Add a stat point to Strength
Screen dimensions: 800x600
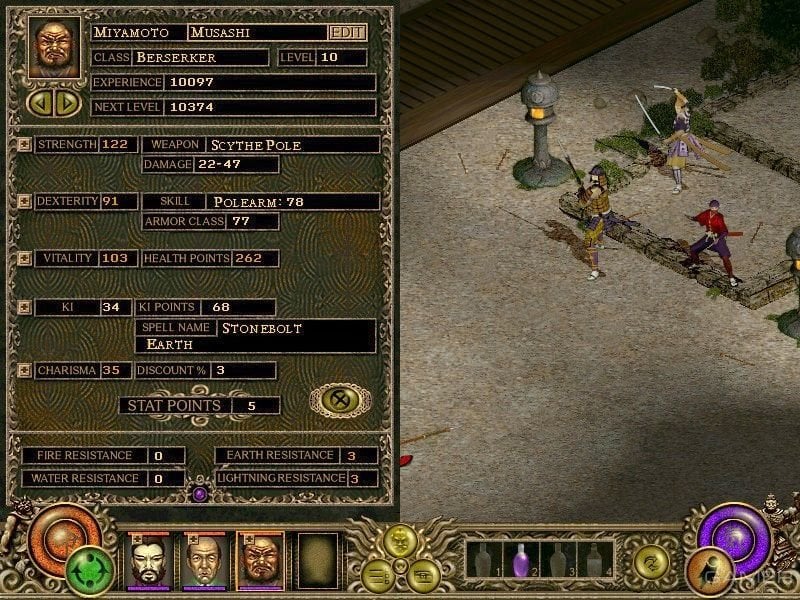pyautogui.click(x=25, y=144)
